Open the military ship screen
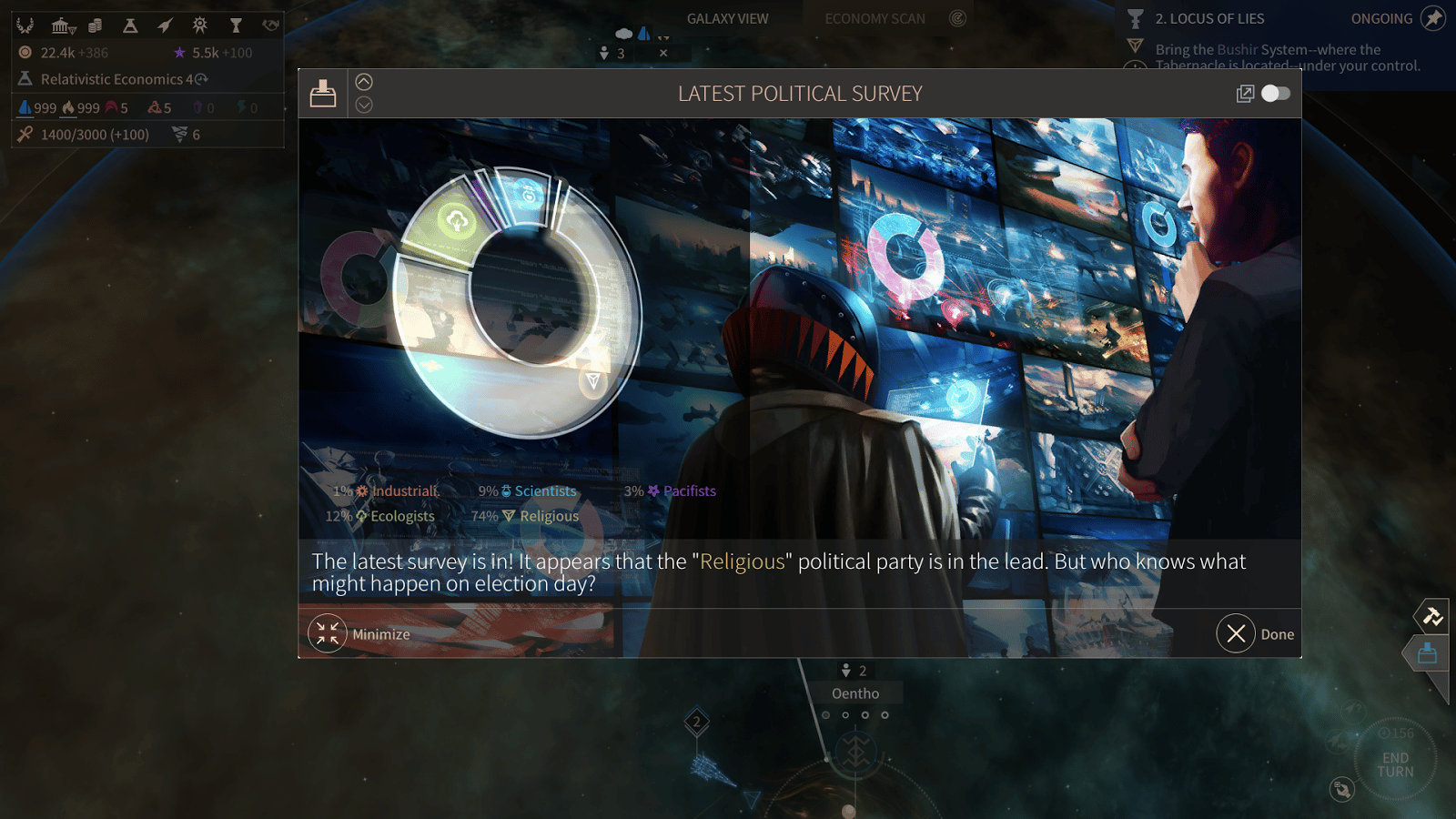This screenshot has height=819, width=1456. (165, 25)
